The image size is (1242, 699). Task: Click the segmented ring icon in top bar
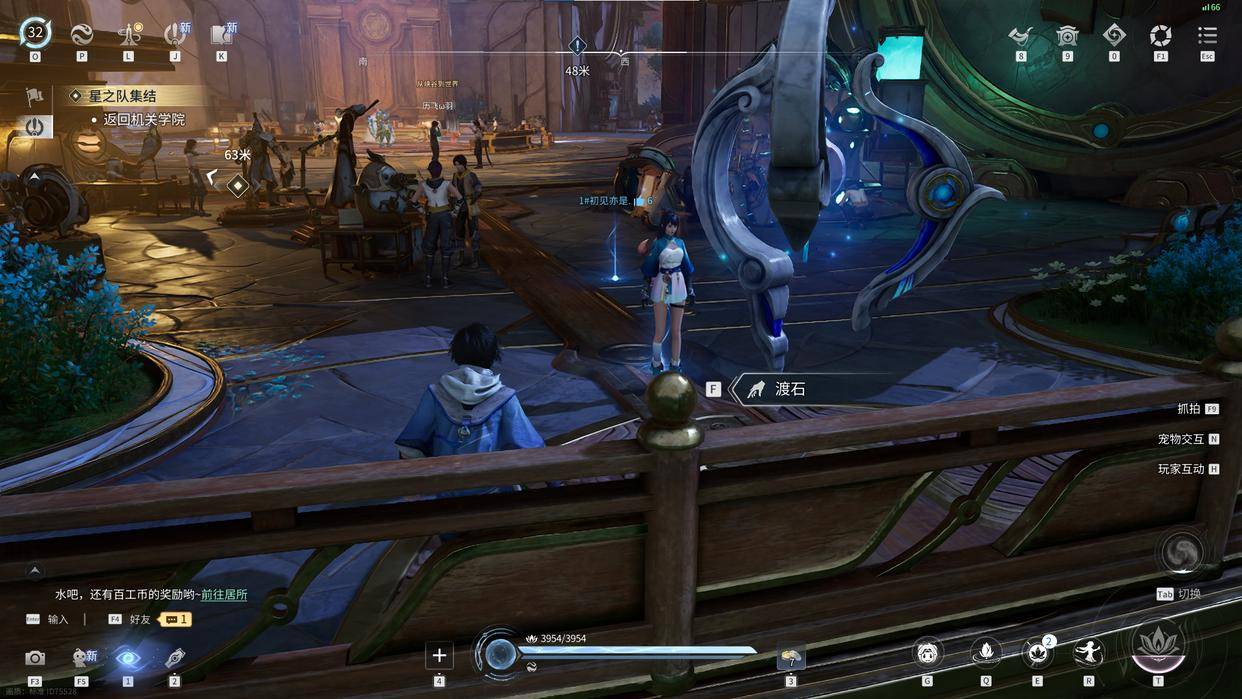pyautogui.click(x=1160, y=36)
